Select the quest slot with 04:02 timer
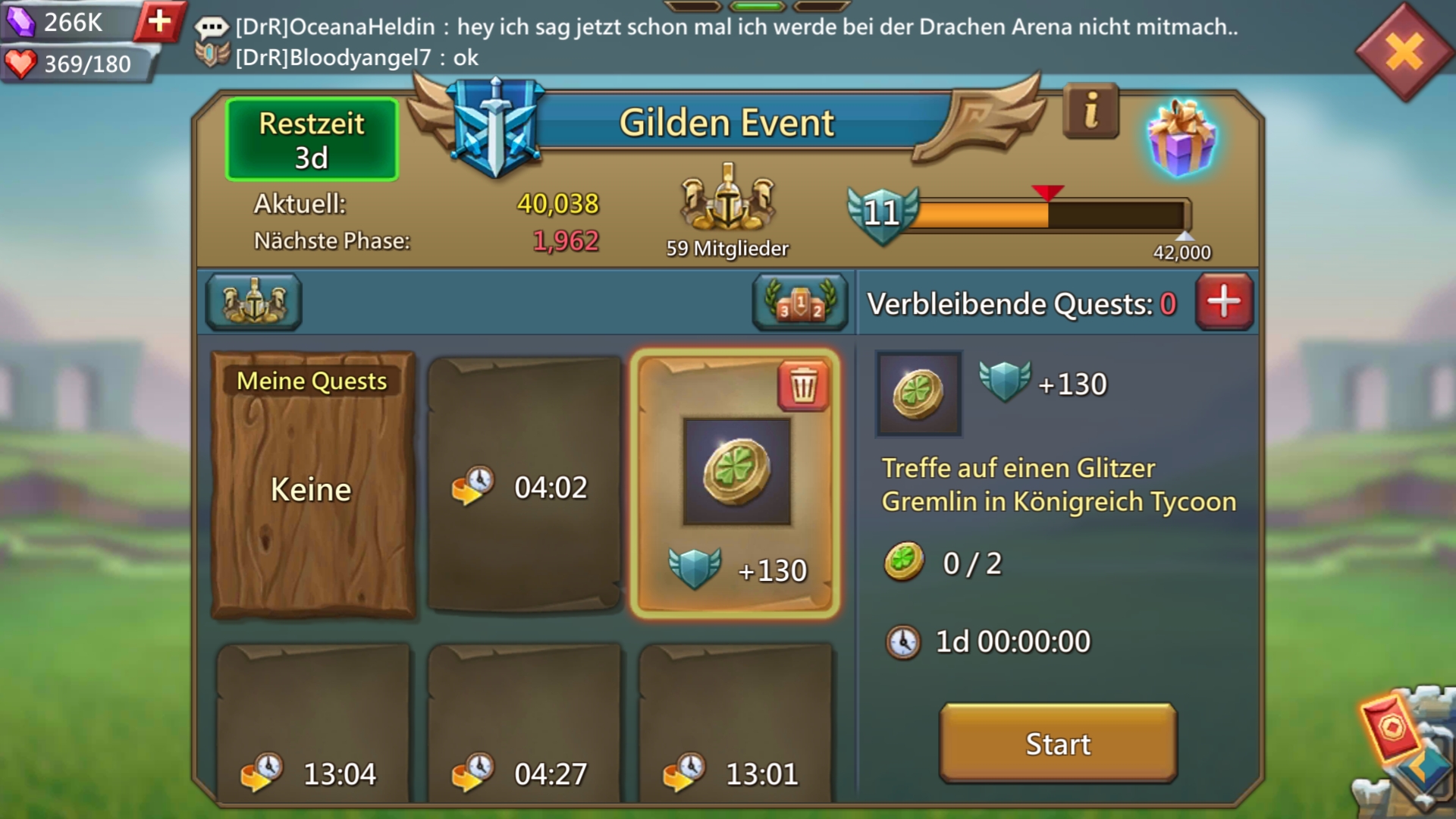Viewport: 1456px width, 819px height. click(524, 485)
